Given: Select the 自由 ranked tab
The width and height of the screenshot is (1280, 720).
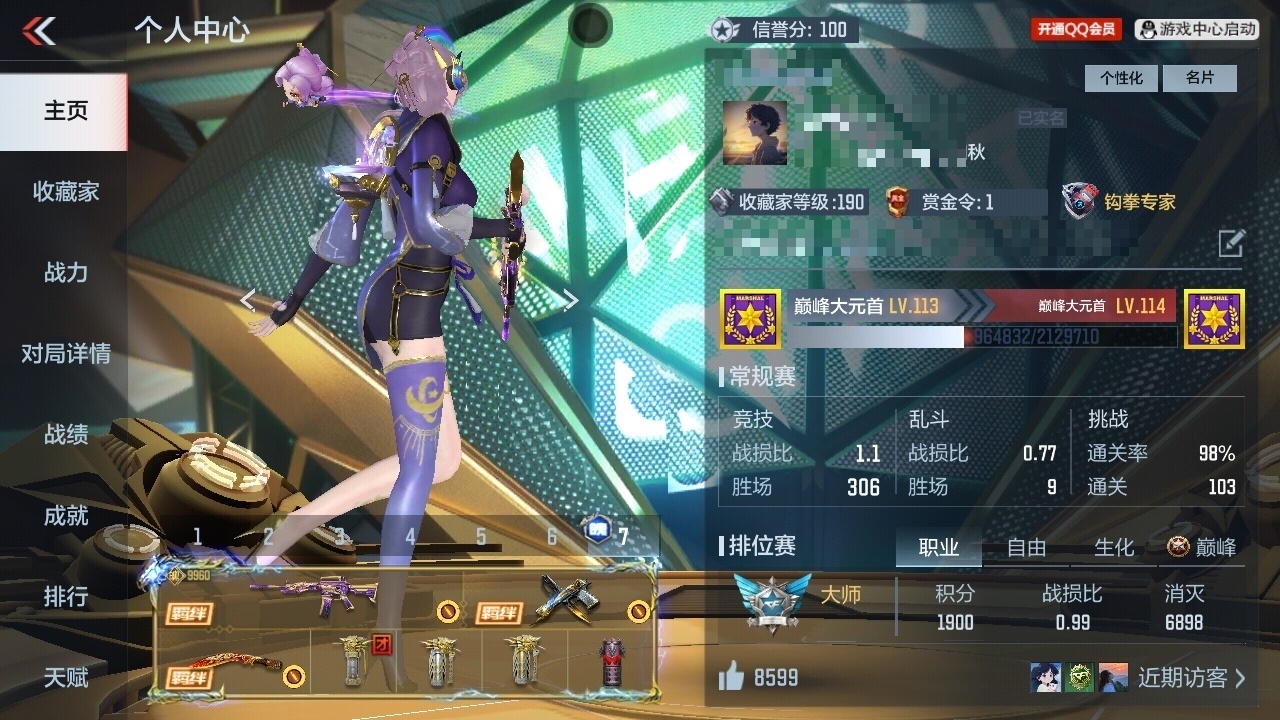Looking at the screenshot, I should (x=1026, y=547).
